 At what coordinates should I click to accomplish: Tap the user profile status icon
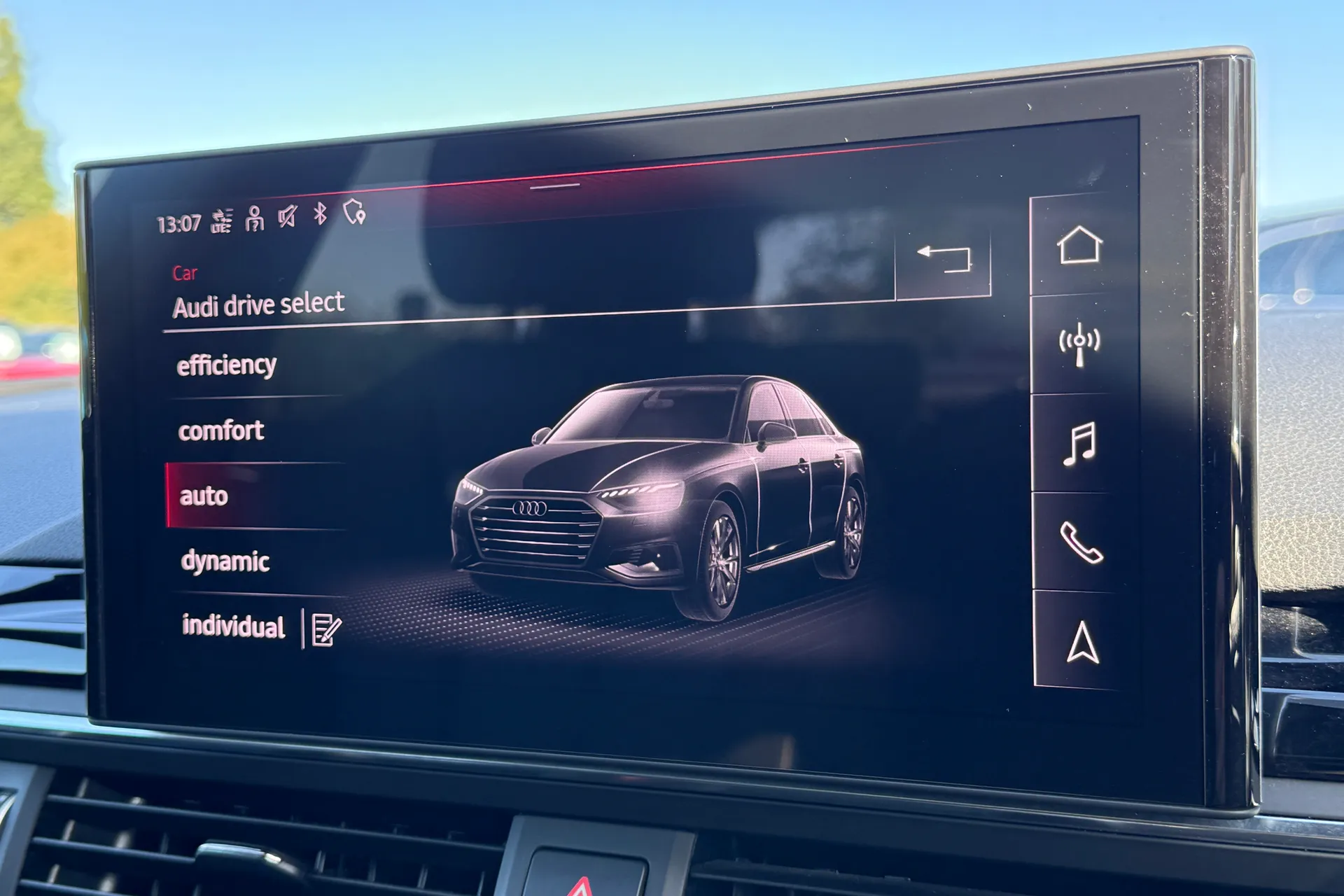253,217
